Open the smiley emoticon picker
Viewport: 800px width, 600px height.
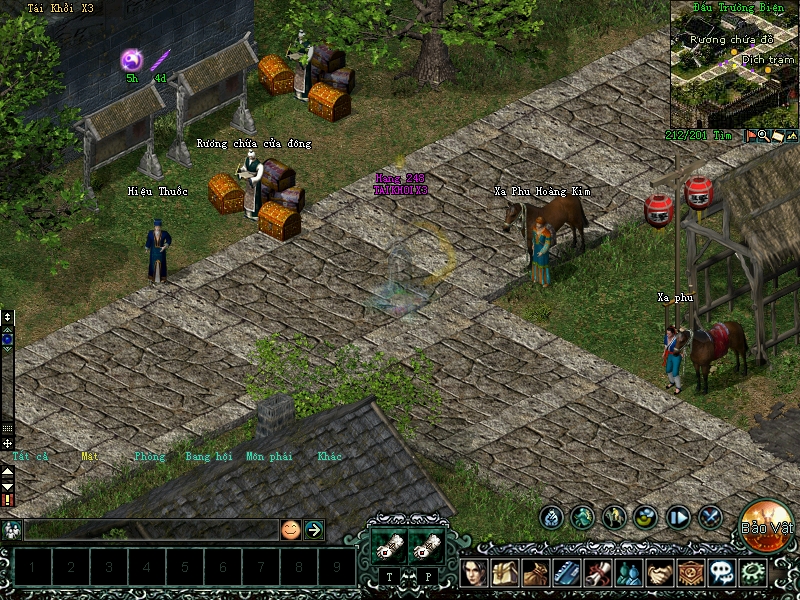tap(290, 530)
